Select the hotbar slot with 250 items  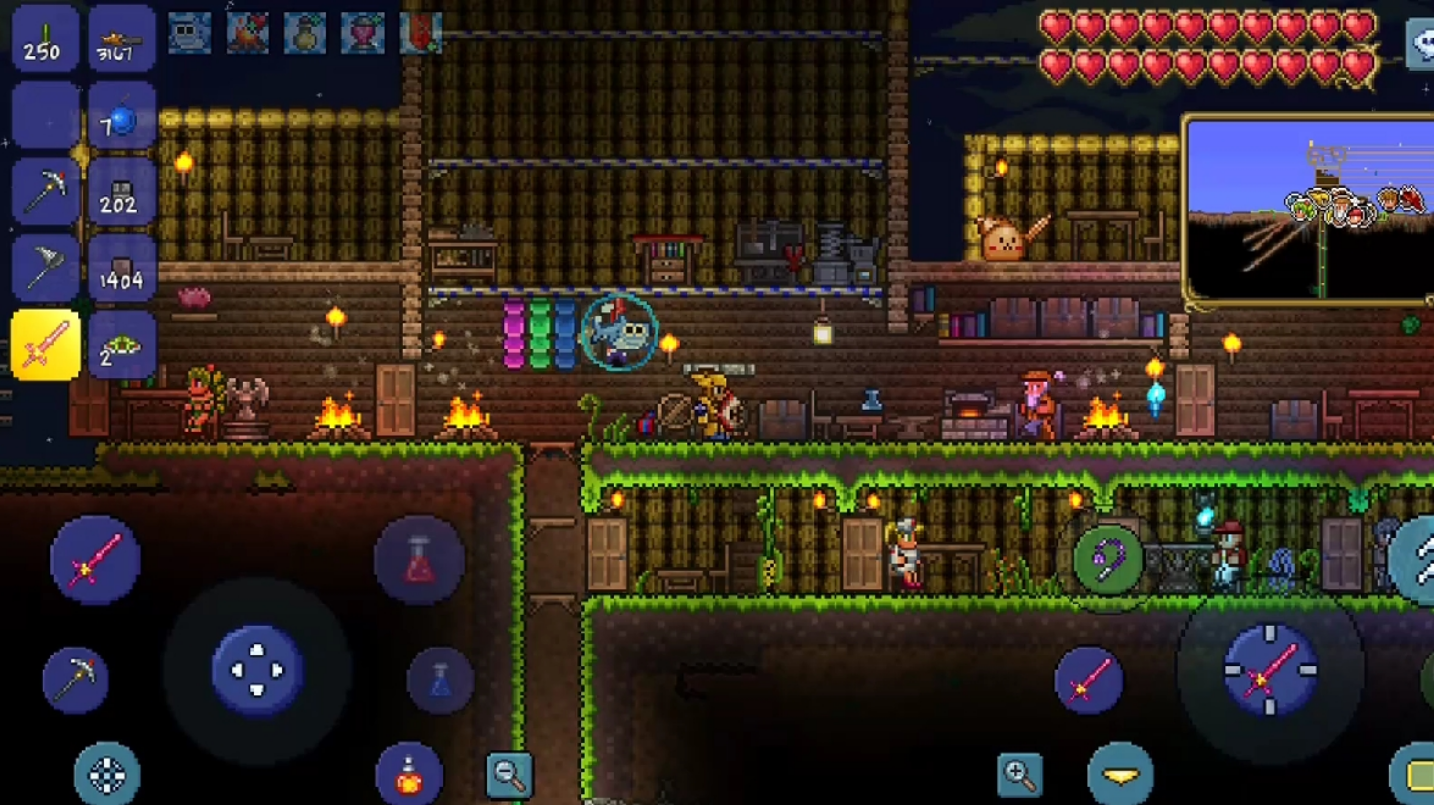point(46,40)
